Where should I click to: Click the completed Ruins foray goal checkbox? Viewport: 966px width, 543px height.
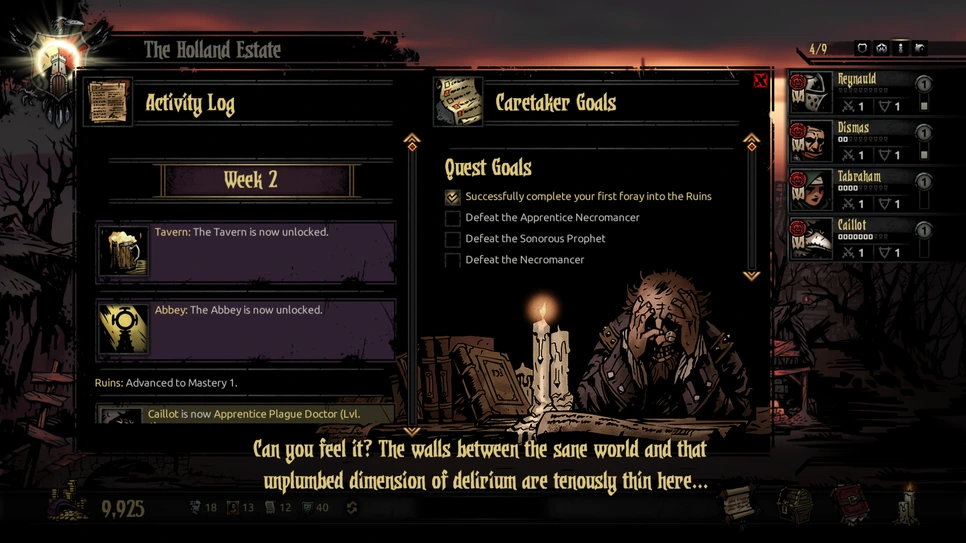click(453, 197)
